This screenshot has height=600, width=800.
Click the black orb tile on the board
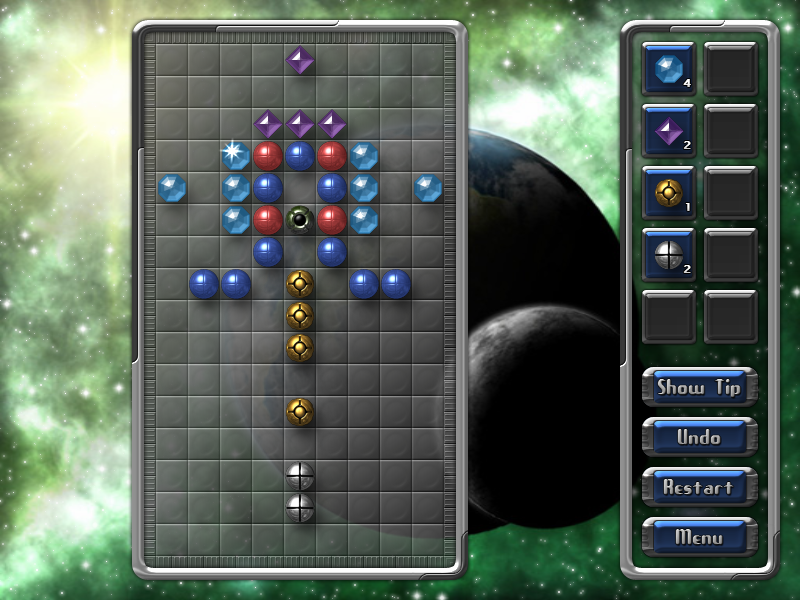(299, 219)
